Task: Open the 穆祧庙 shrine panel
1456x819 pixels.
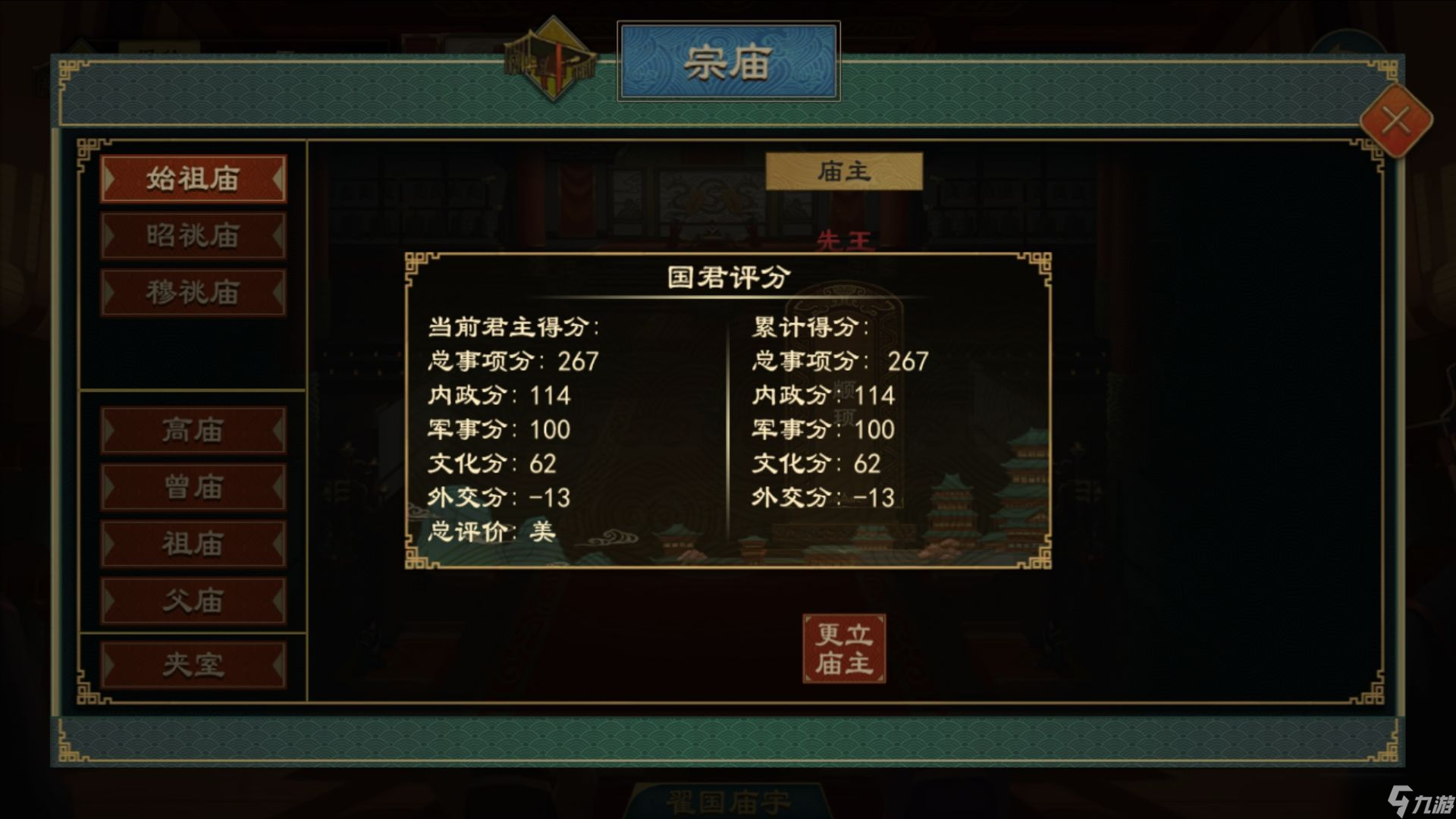Action: tap(193, 292)
